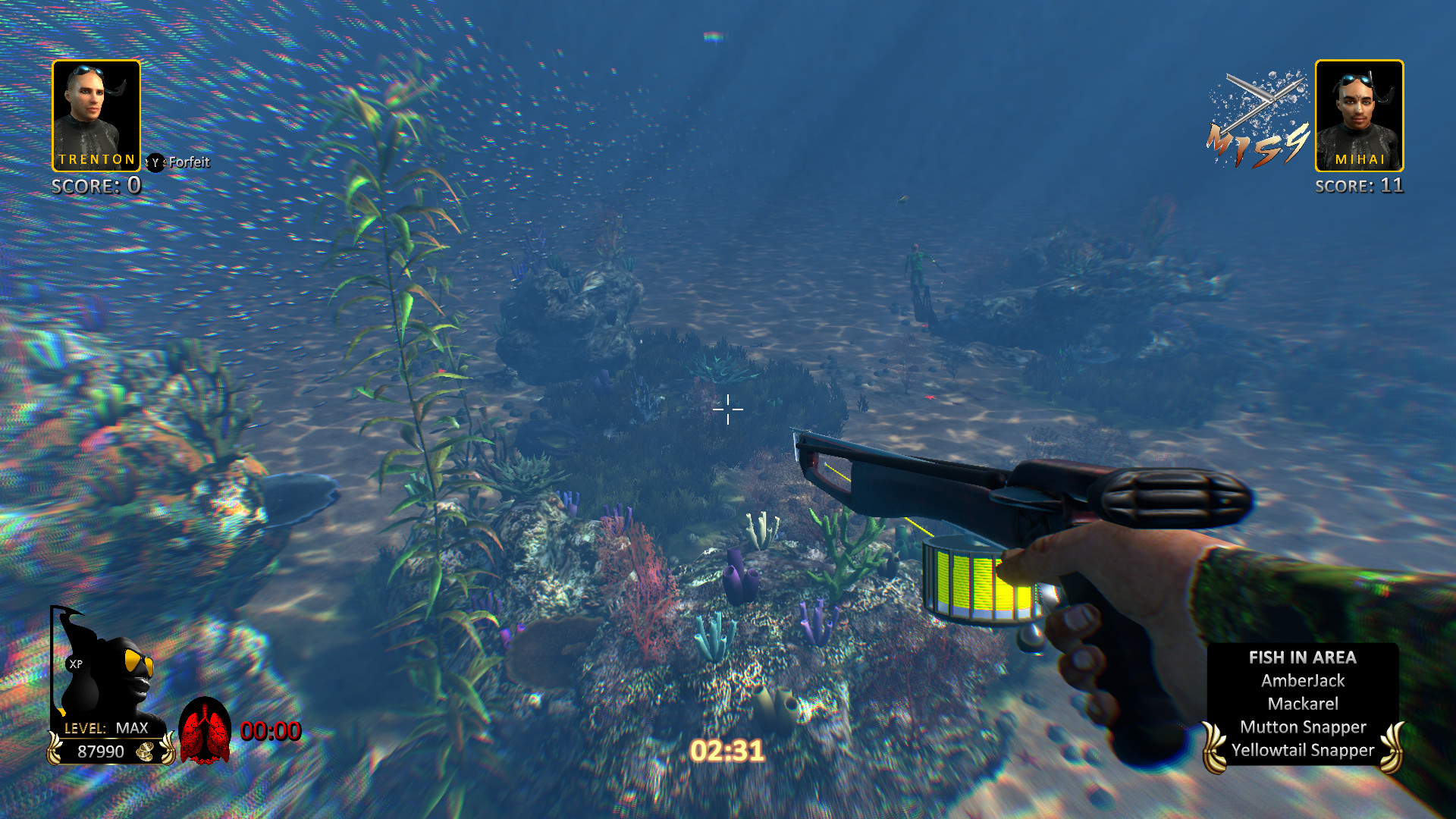Click the 00:00 breath timer
Screen dimensions: 1456x819
pos(270,731)
